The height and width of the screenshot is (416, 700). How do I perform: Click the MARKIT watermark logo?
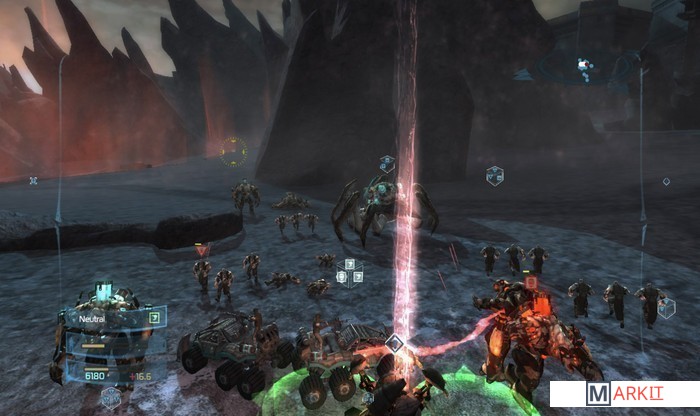tap(623, 394)
